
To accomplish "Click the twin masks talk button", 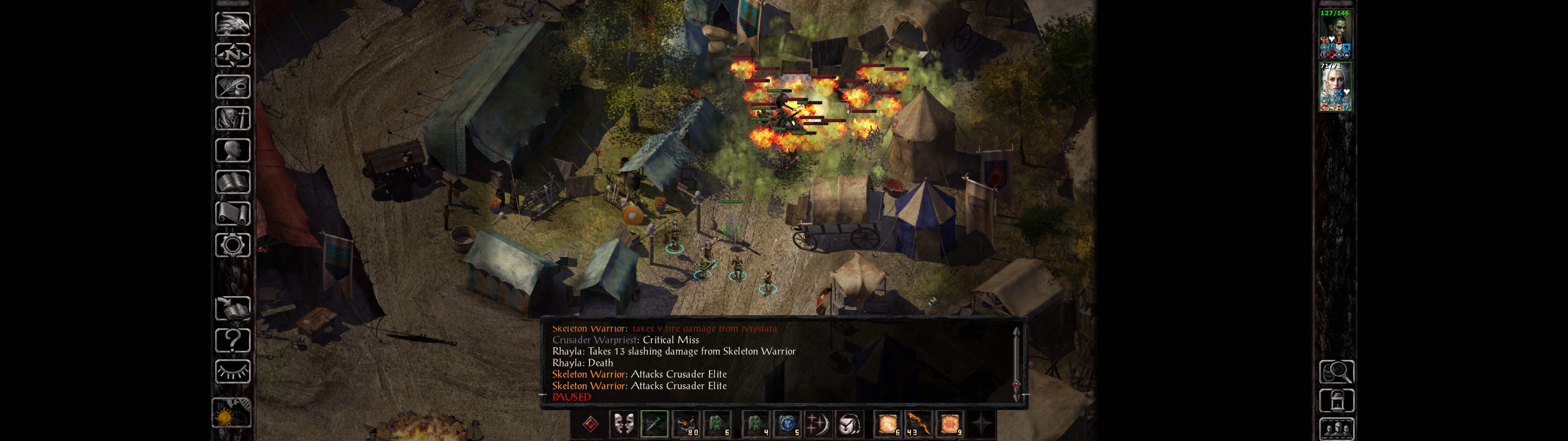I will point(623,424).
